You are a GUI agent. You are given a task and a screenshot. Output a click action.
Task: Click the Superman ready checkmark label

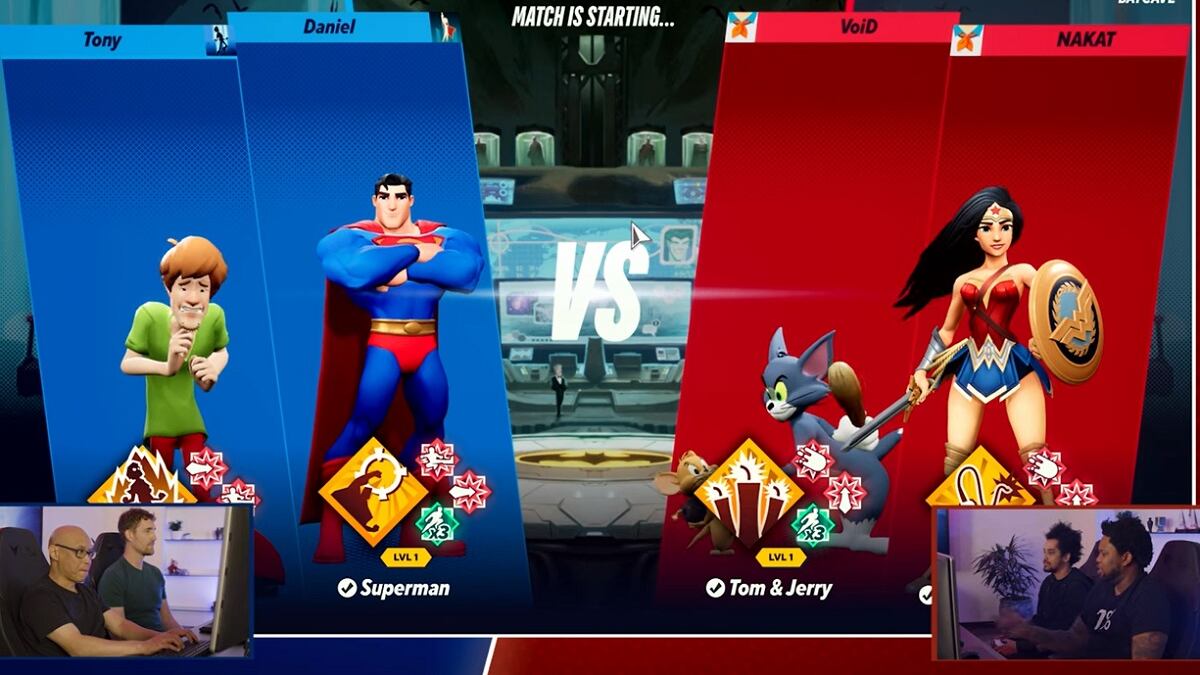[x=393, y=588]
